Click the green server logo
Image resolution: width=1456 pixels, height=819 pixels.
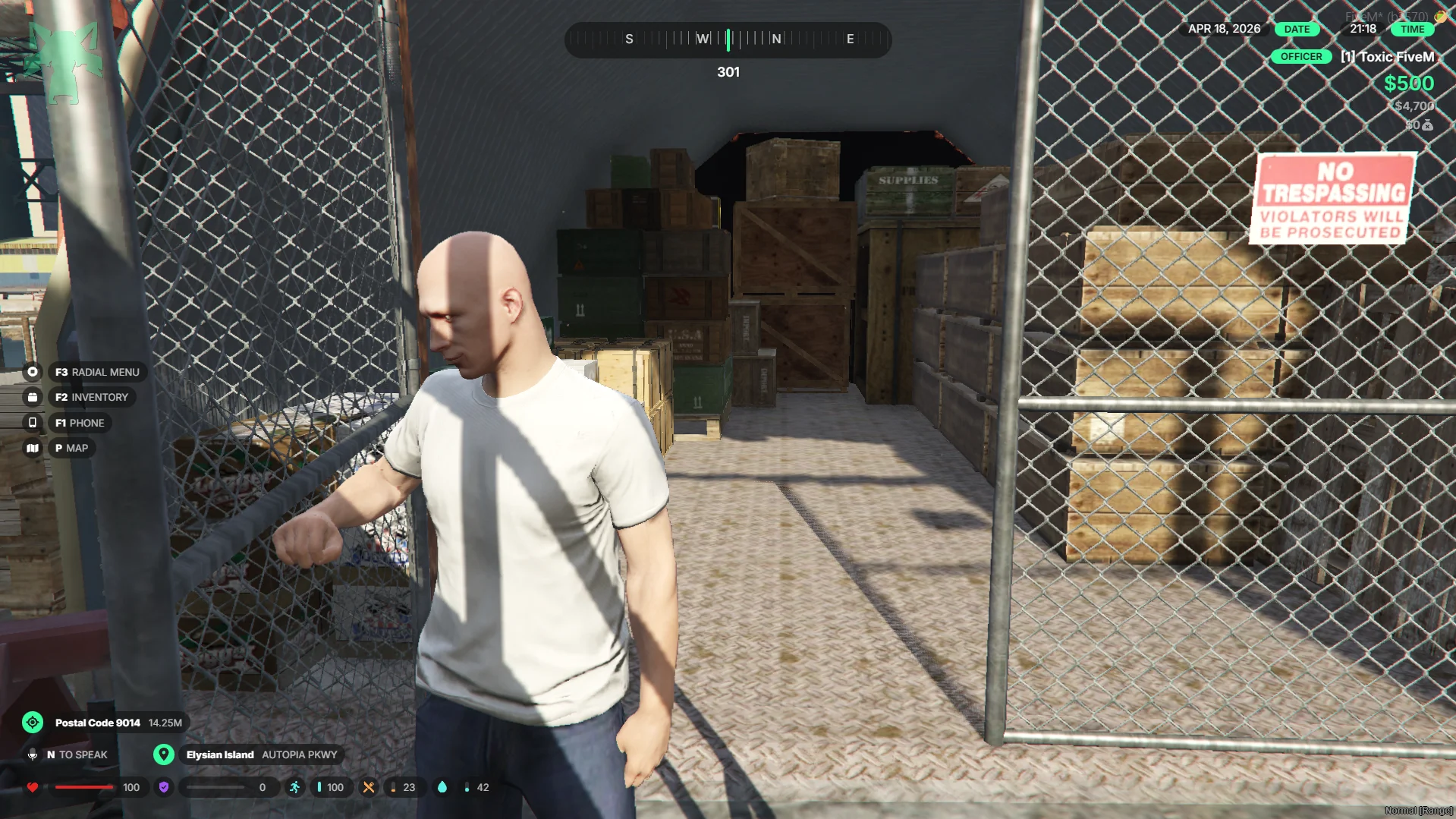[x=64, y=59]
